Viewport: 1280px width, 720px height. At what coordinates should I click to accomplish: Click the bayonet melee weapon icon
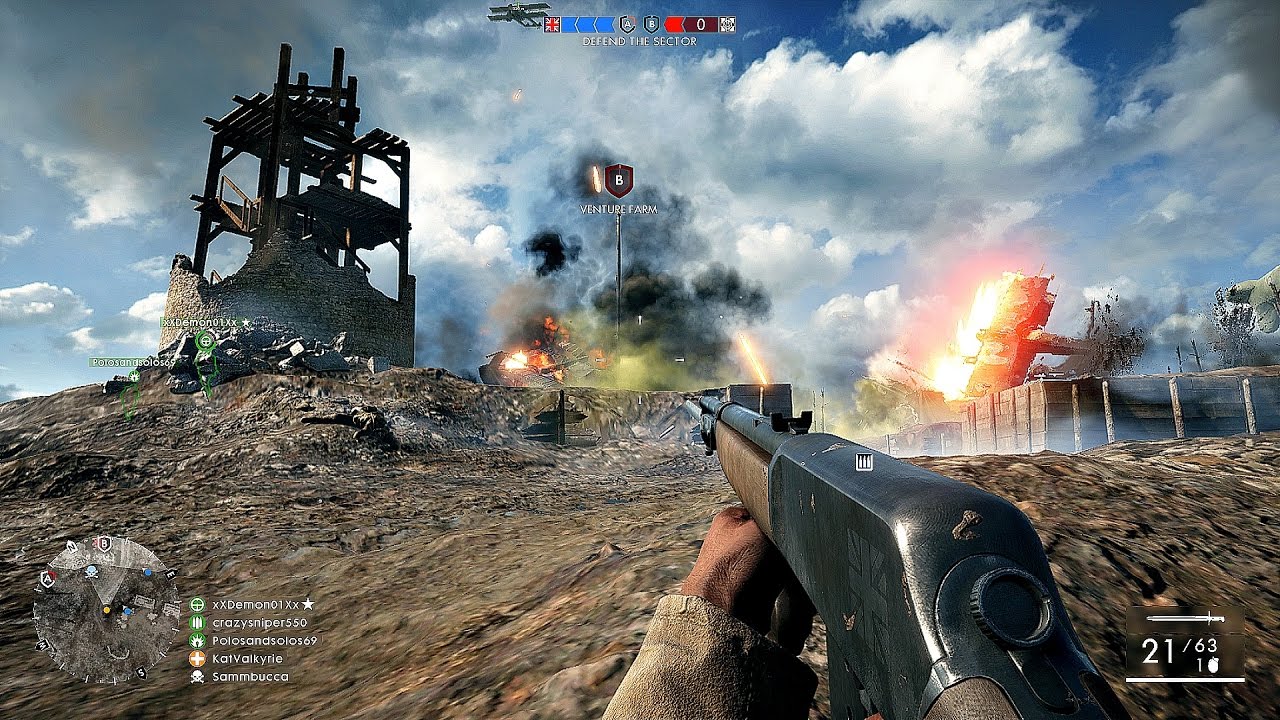[1186, 618]
